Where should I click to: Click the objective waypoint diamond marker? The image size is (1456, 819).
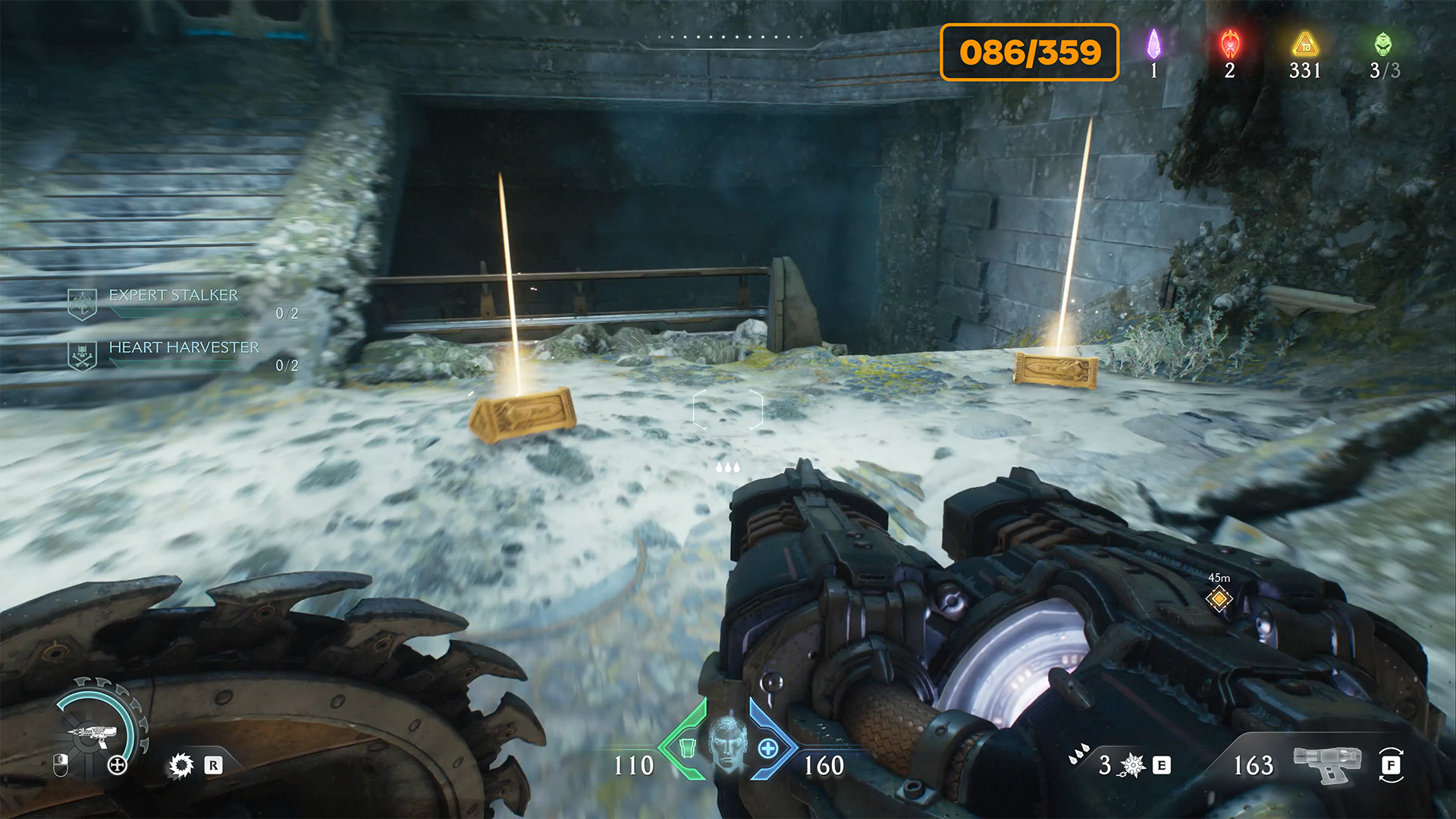(x=1219, y=599)
